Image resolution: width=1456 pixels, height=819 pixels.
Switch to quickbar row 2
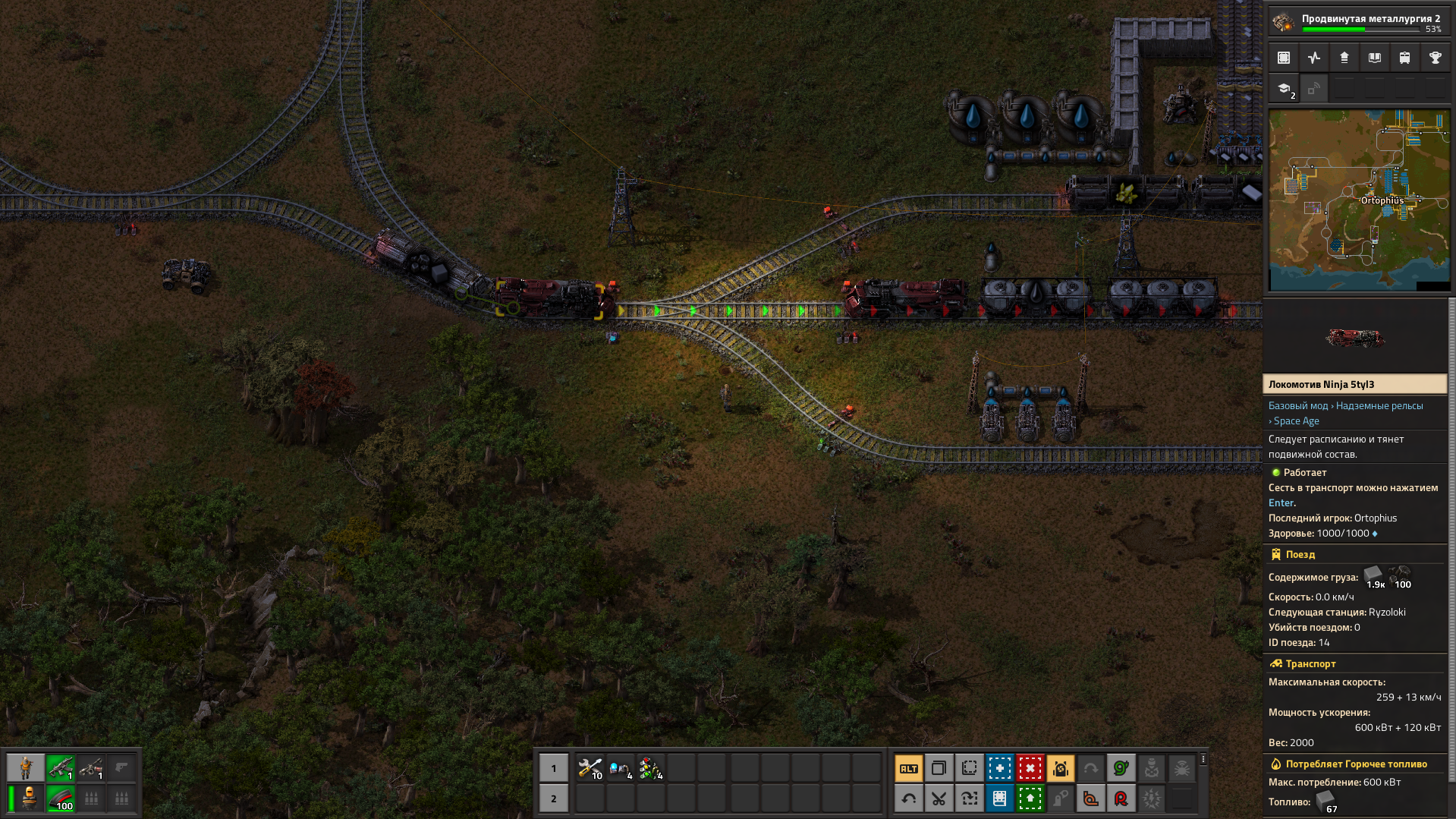pos(553,799)
